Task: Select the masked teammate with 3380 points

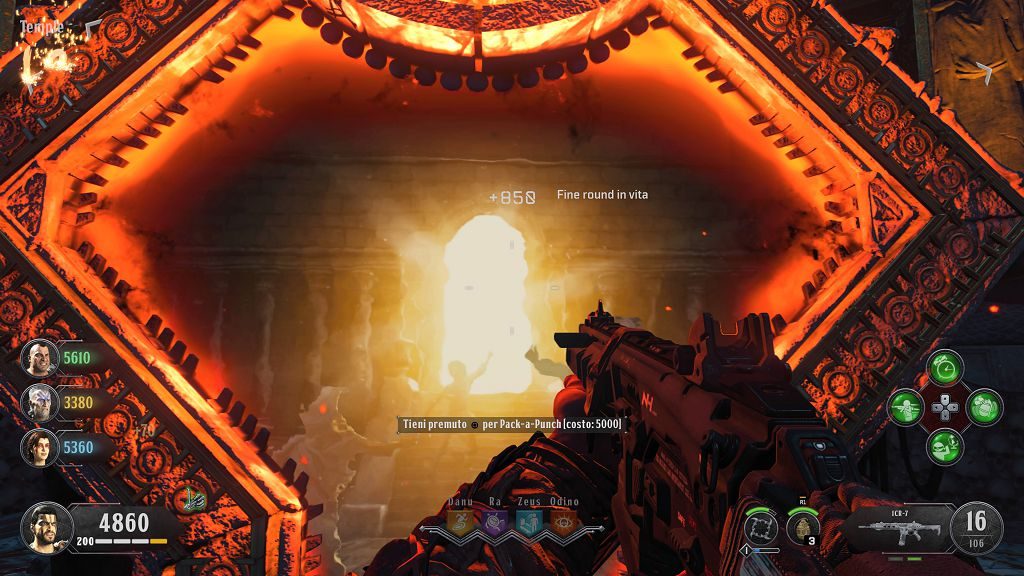Action: pyautogui.click(x=40, y=402)
